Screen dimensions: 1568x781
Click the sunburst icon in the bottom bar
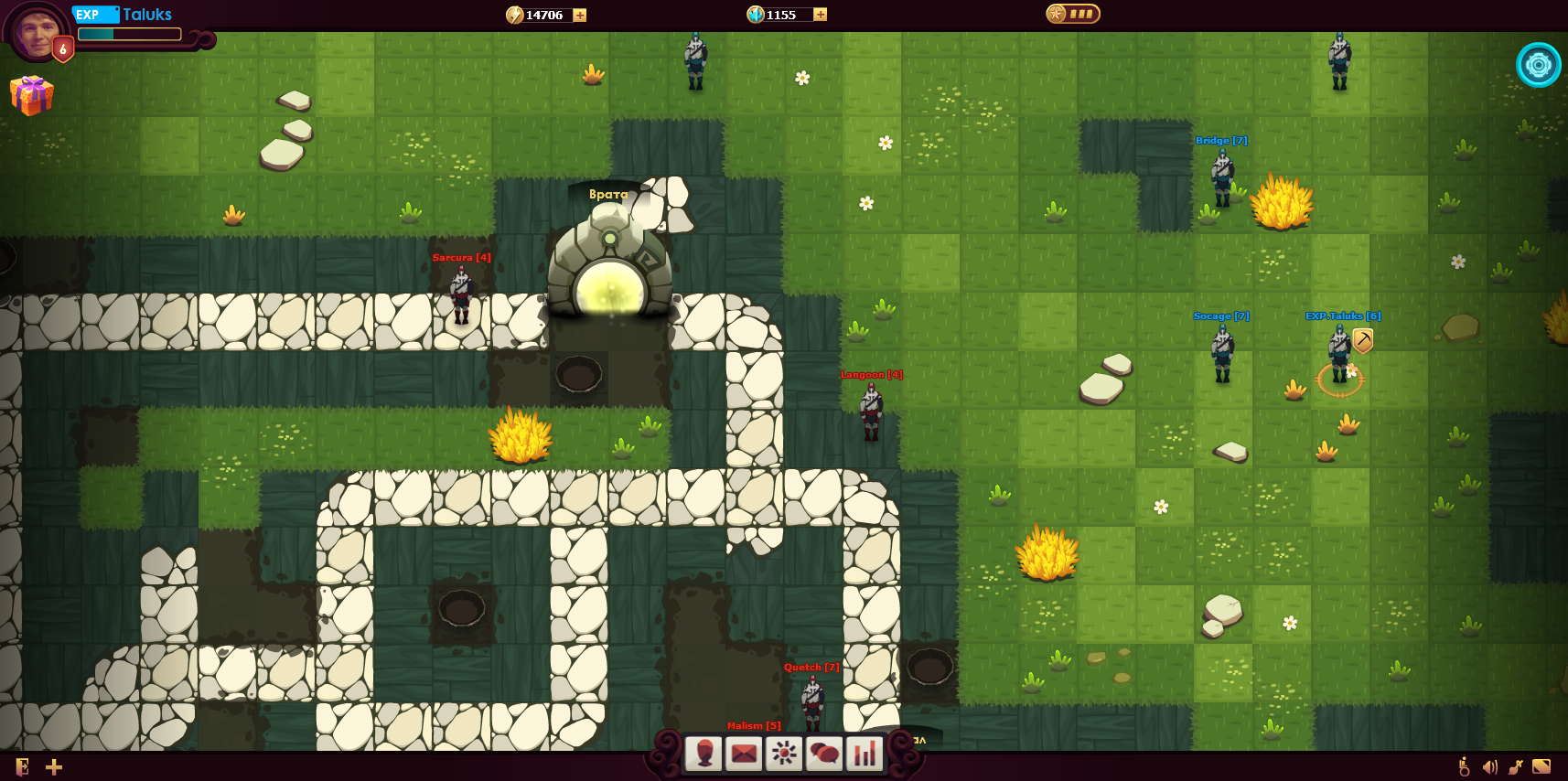(784, 754)
